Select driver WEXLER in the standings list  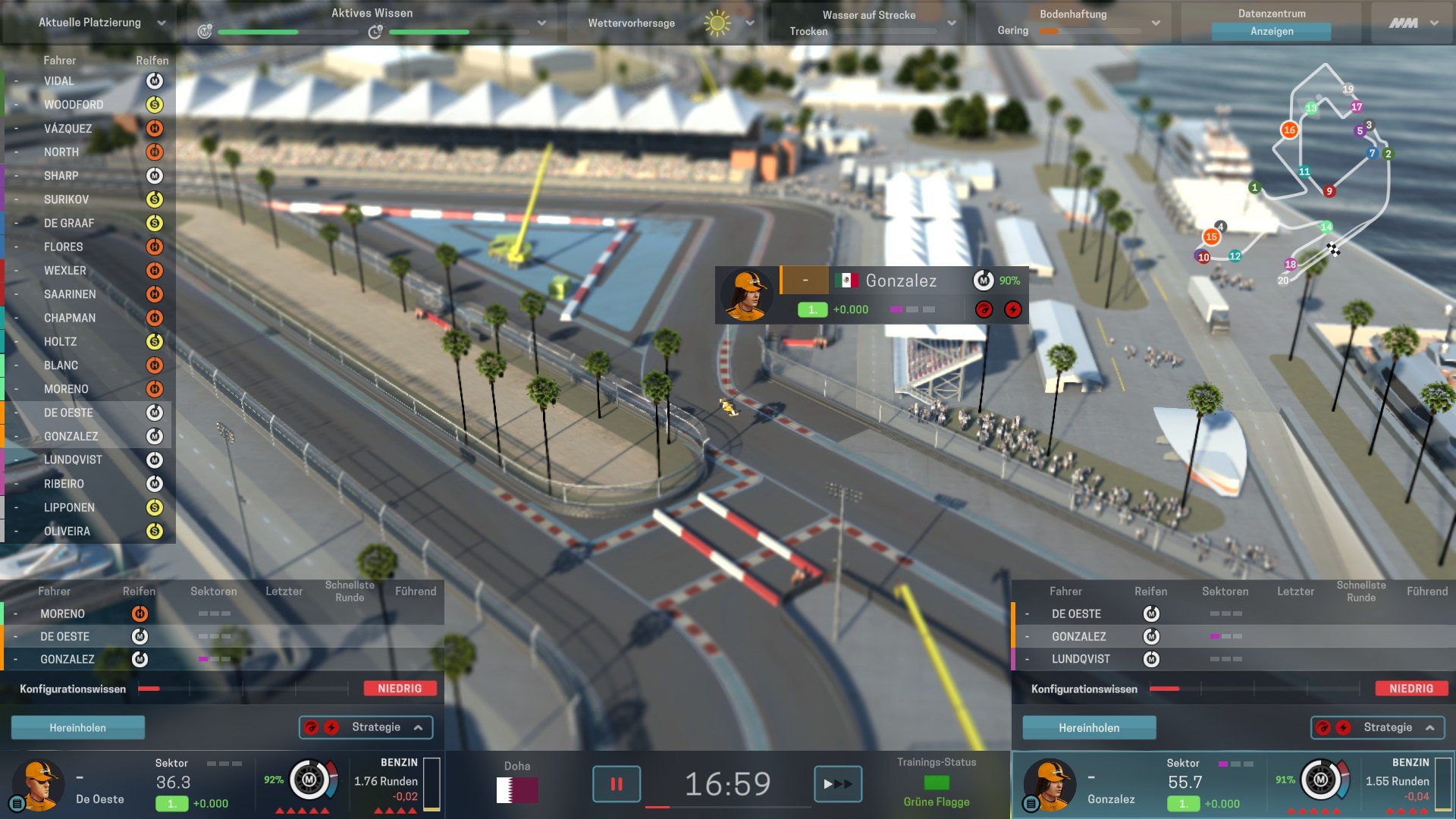[x=65, y=271]
